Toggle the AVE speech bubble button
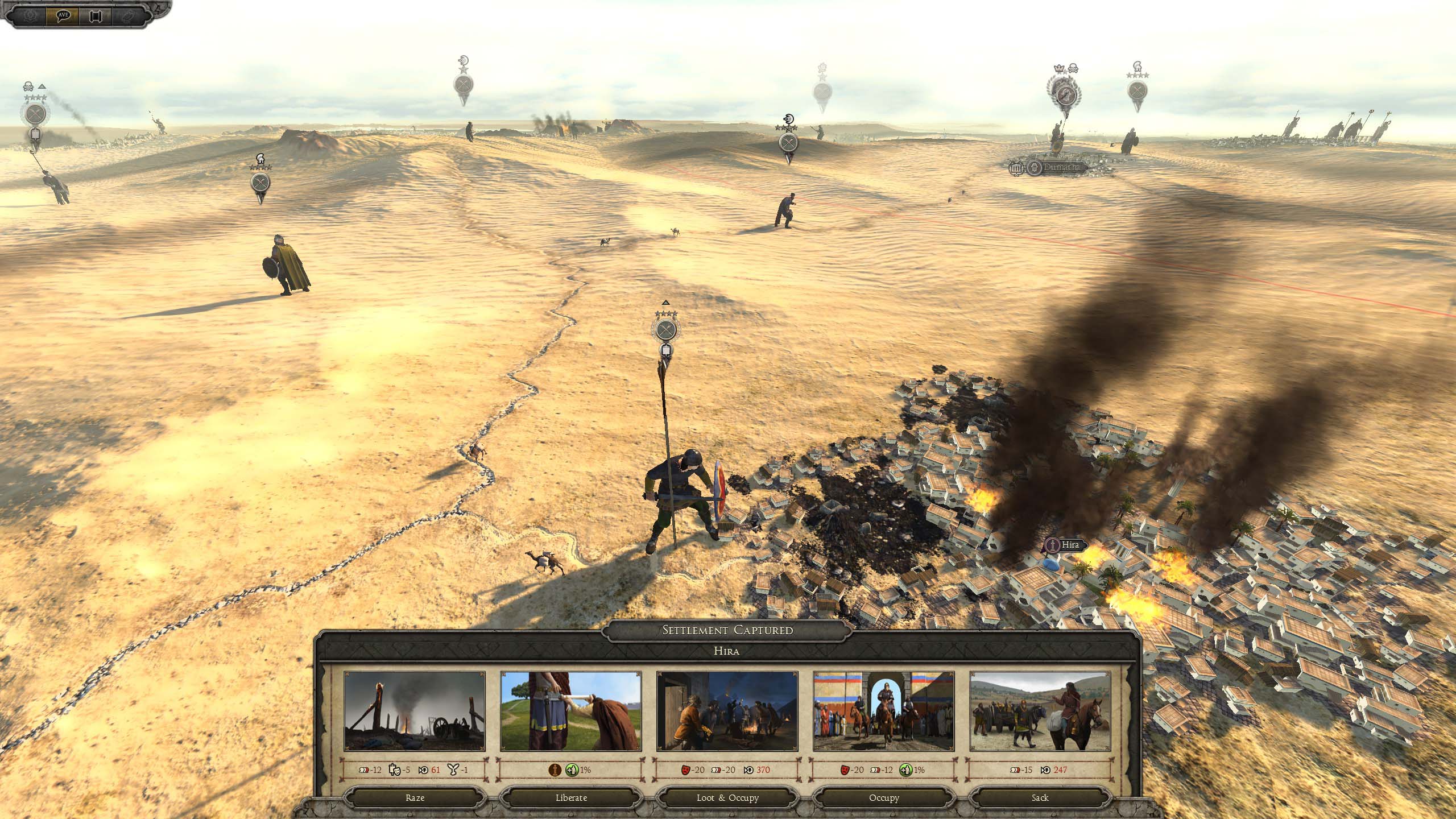Viewport: 1456px width, 819px height. (63, 15)
